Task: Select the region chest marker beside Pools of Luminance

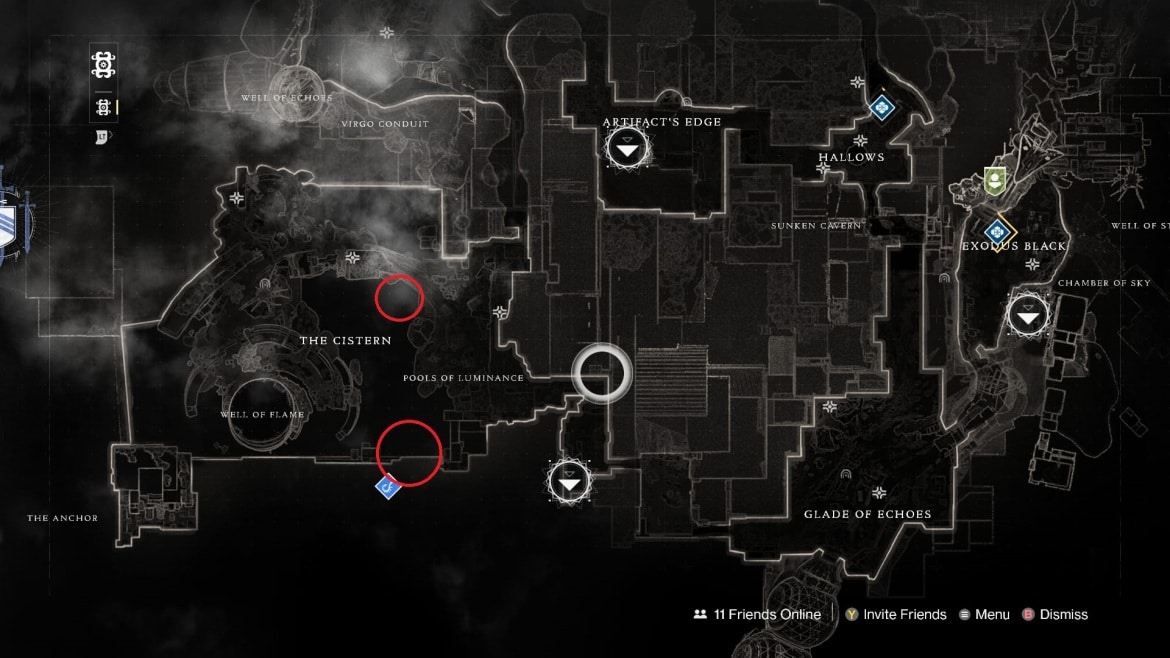Action: (x=500, y=313)
